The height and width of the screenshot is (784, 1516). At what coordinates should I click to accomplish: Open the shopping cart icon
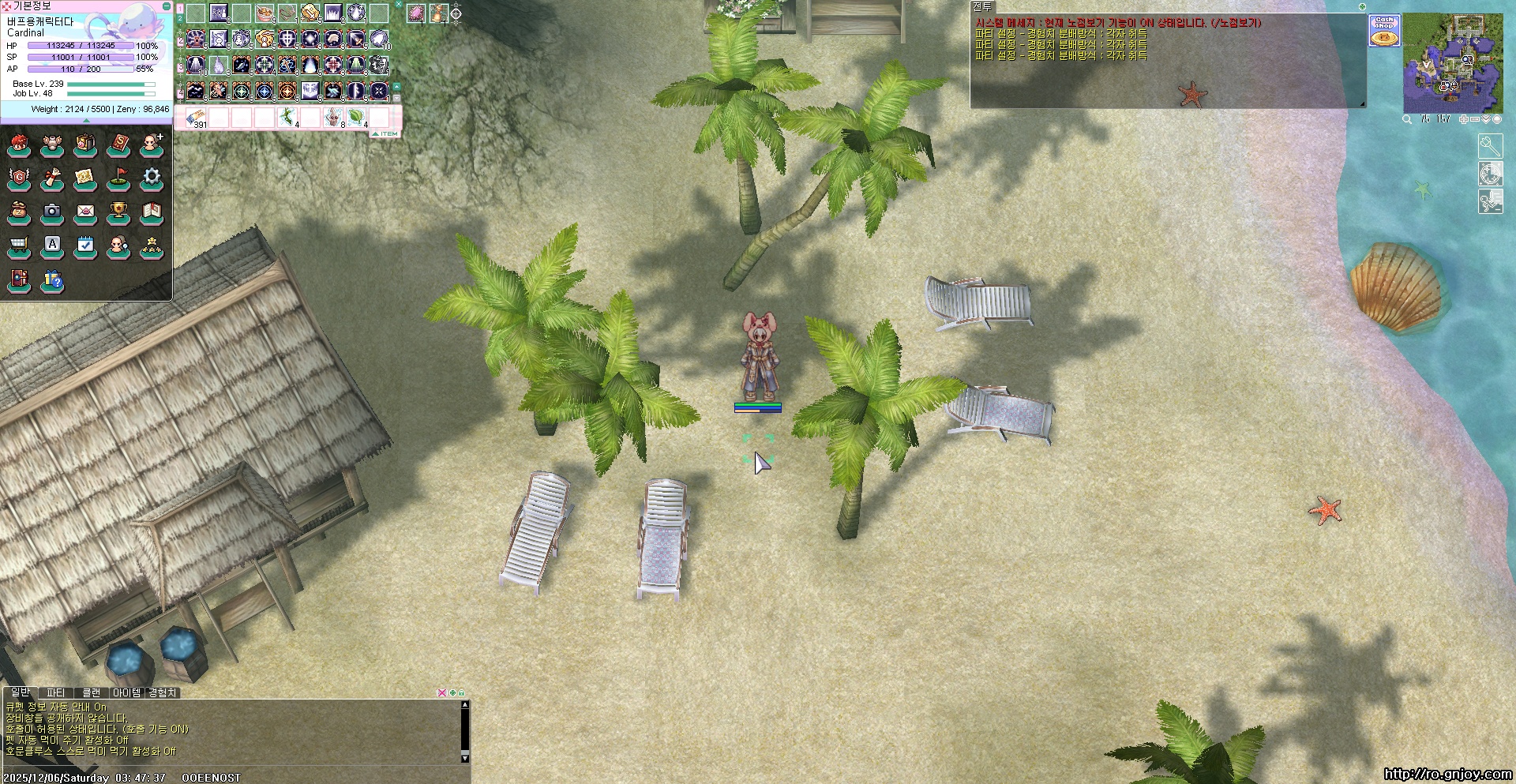click(19, 245)
